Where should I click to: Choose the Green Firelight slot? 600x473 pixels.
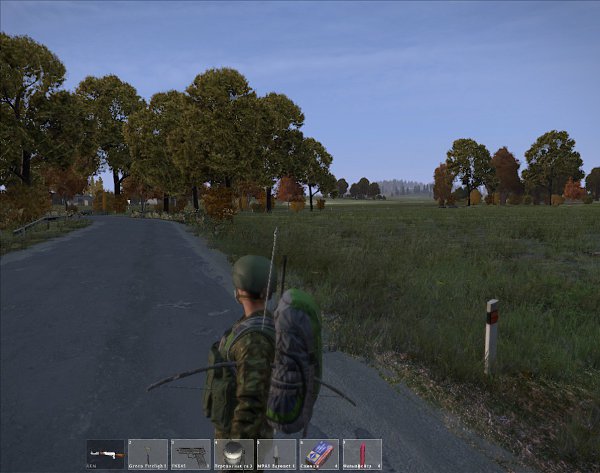click(148, 454)
